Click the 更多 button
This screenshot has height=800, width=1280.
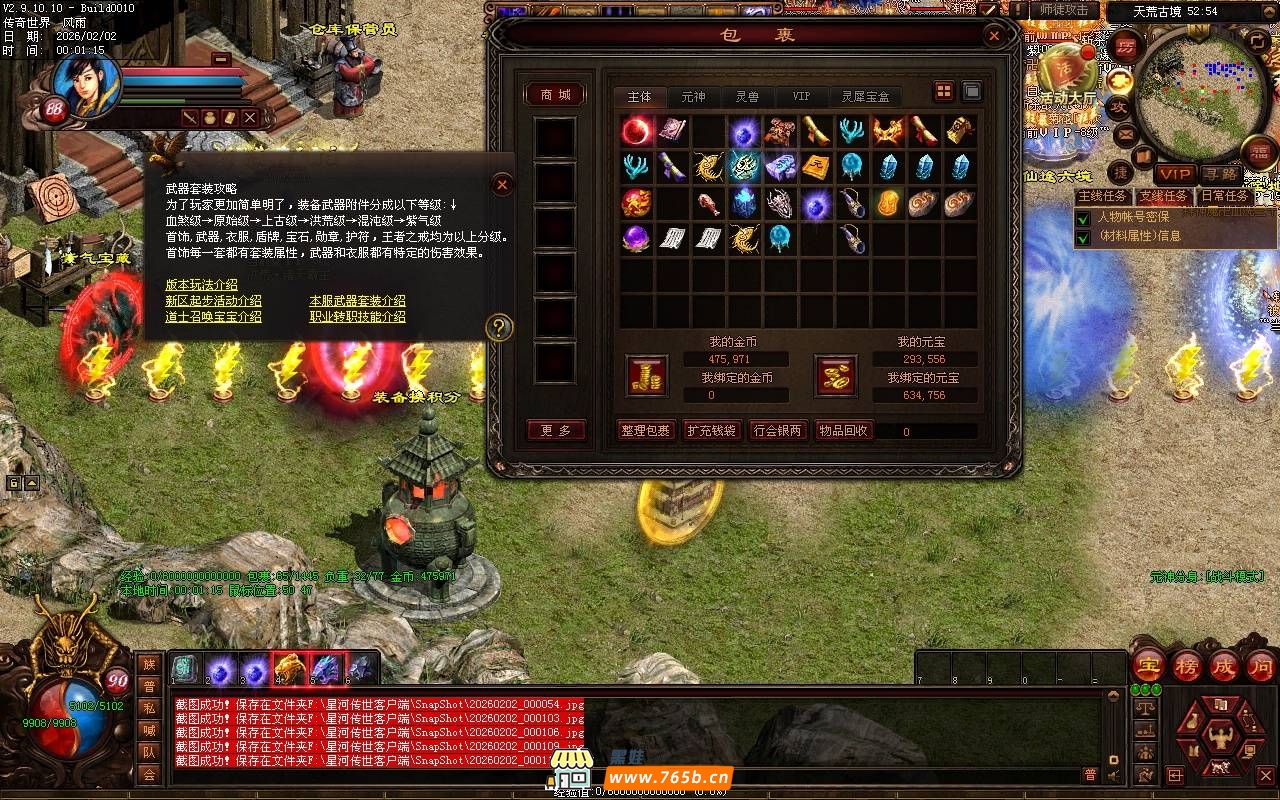(x=555, y=430)
